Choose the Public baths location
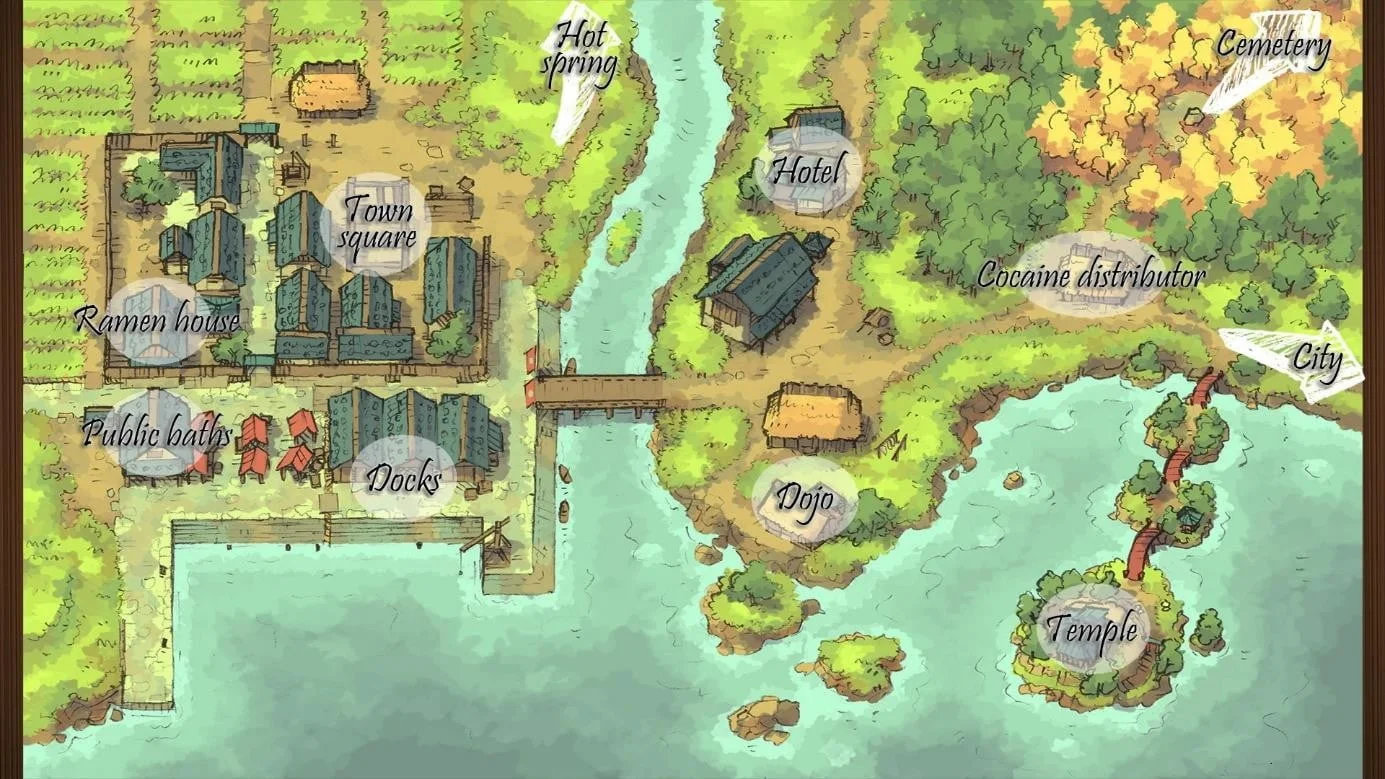The height and width of the screenshot is (779, 1385). click(x=156, y=434)
